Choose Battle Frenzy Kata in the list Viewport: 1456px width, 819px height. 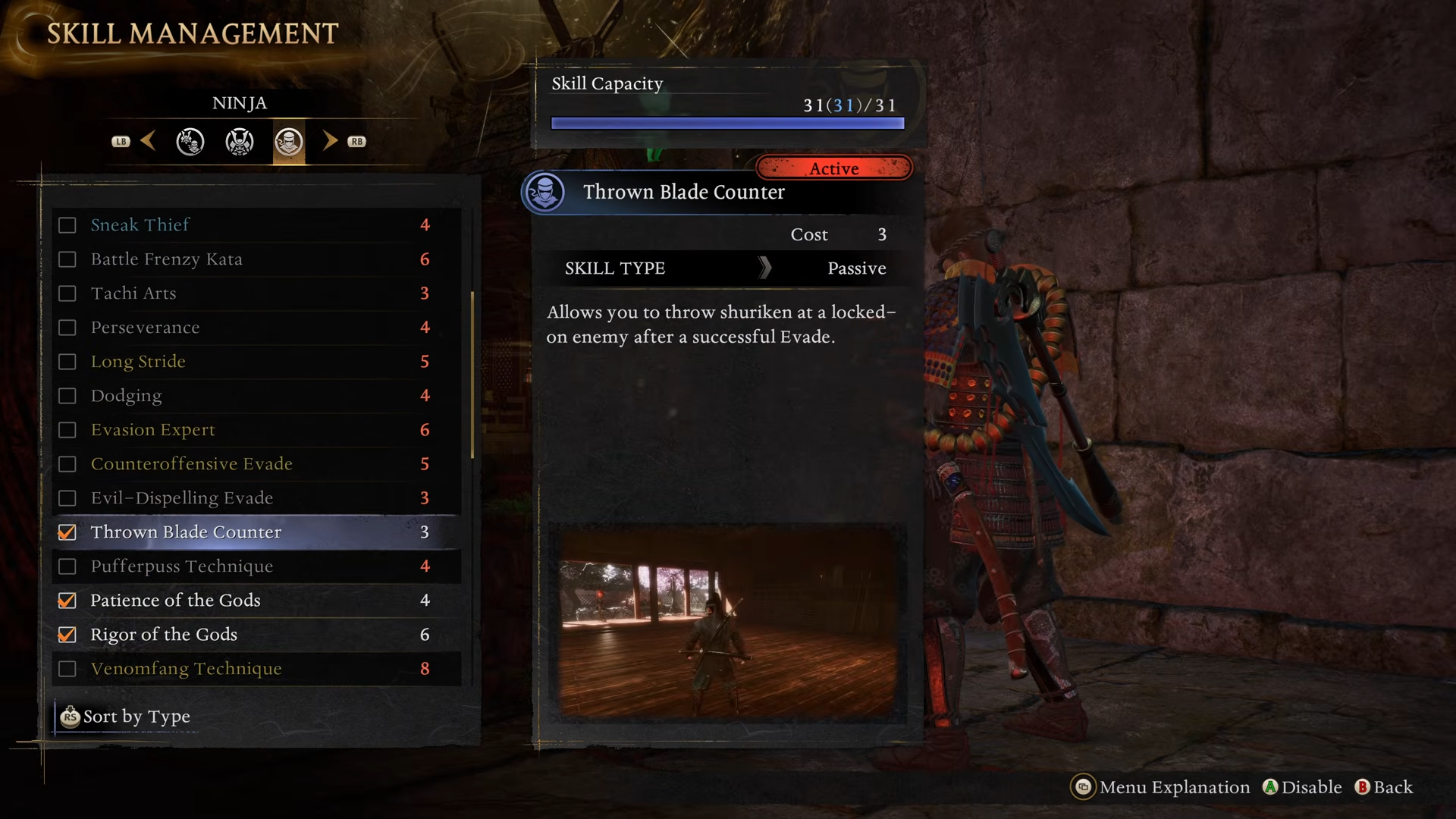tap(166, 259)
